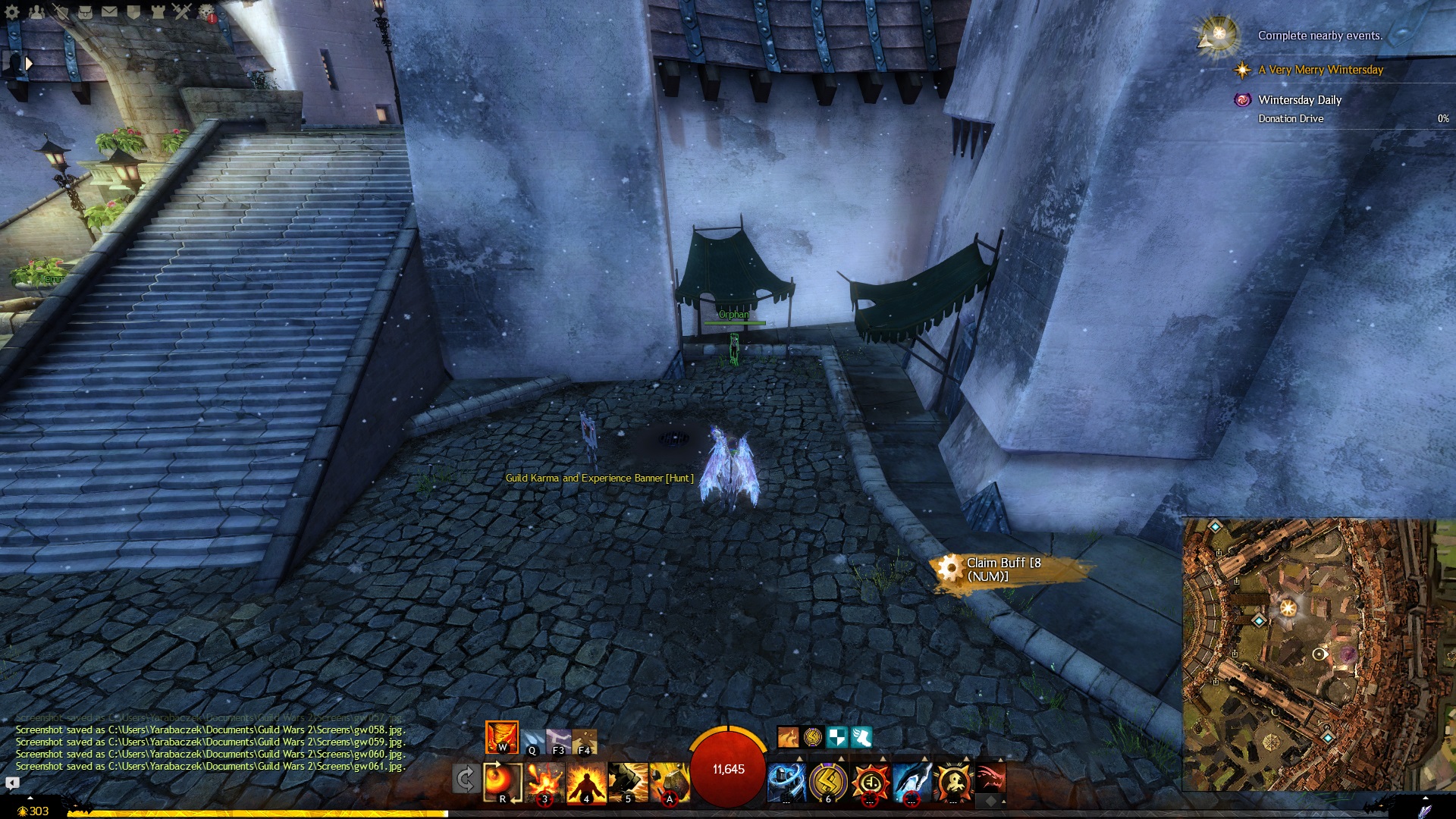Viewport: 1456px width, 819px height.
Task: Open the Wintersday Daily Donation Drive tracker
Action: [1300, 108]
